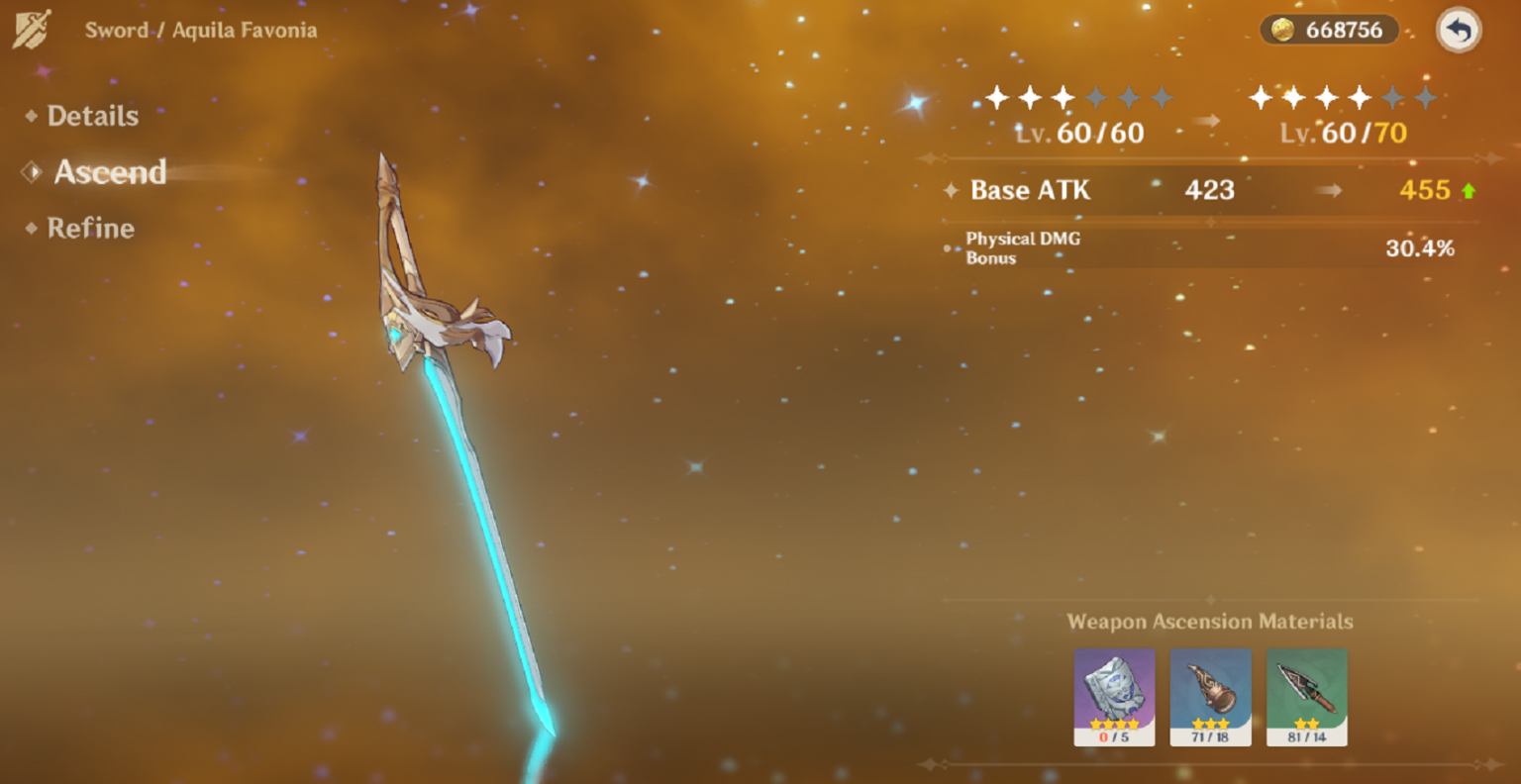
Task: Open the Details tab
Action: point(92,116)
